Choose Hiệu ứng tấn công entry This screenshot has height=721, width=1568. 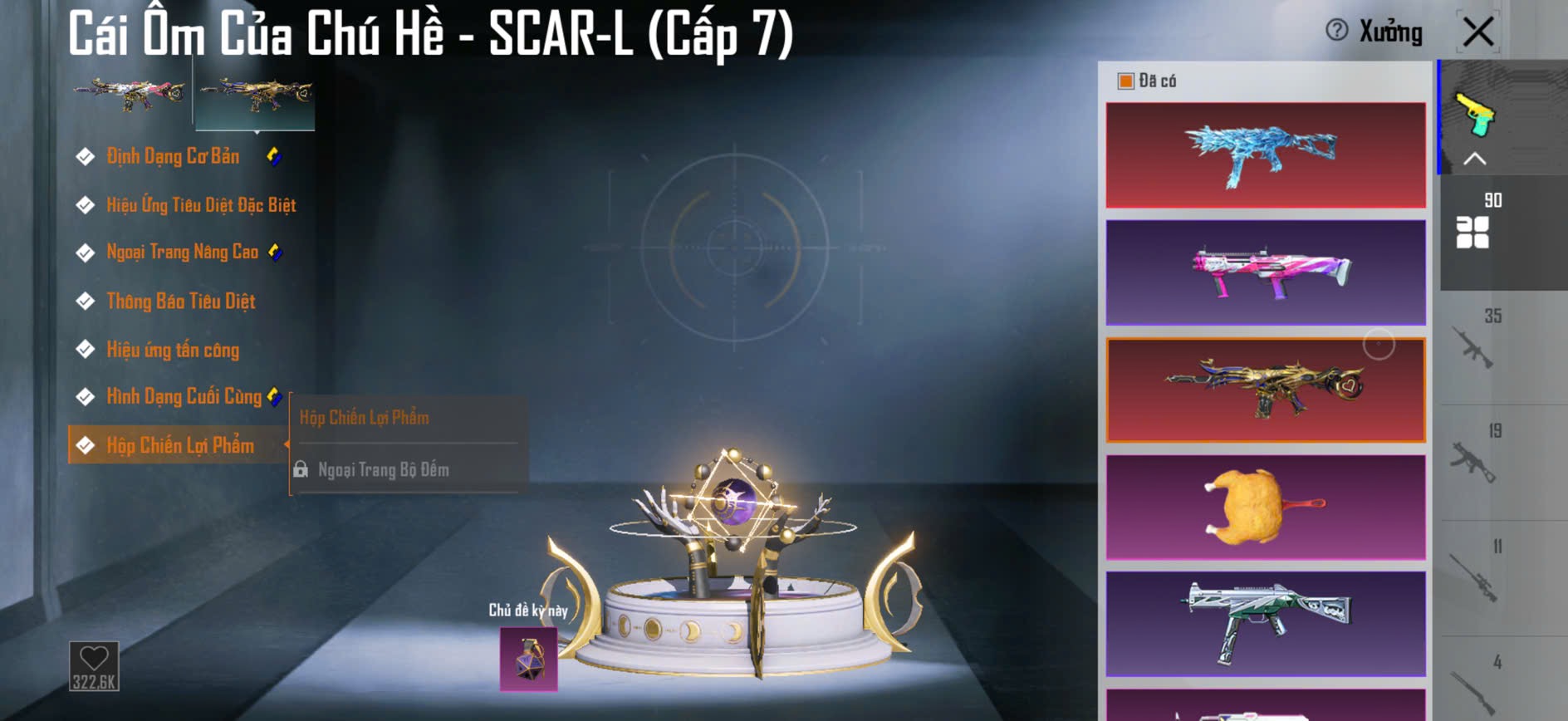(x=172, y=350)
